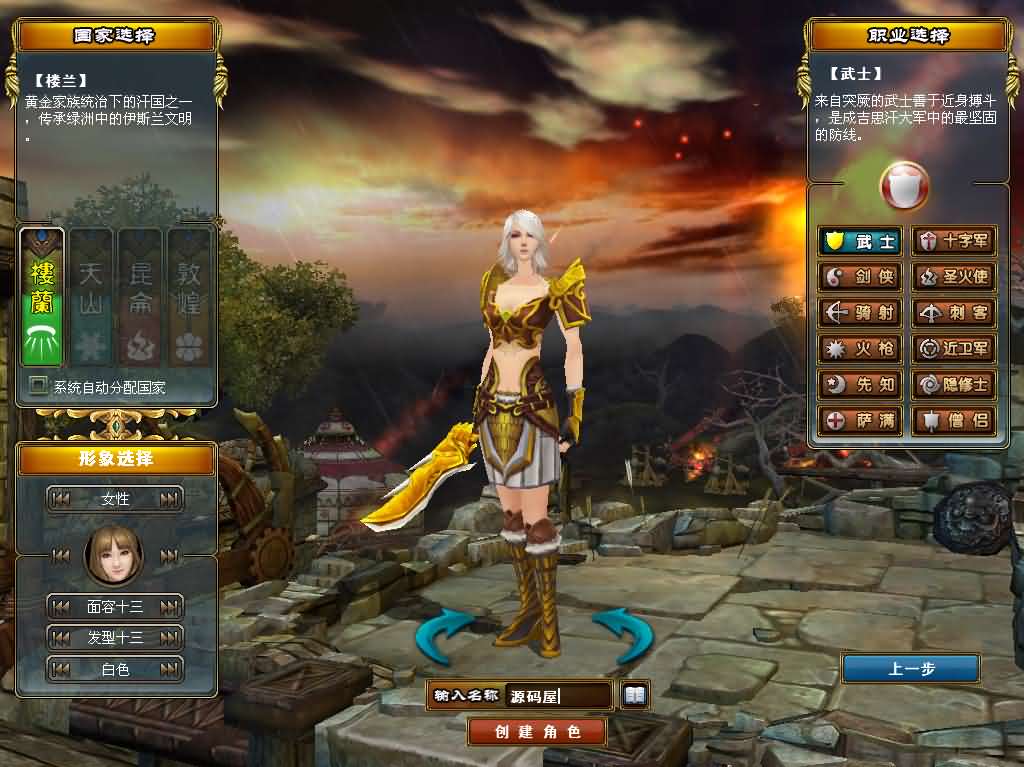Choose the 武士 class

(859, 241)
